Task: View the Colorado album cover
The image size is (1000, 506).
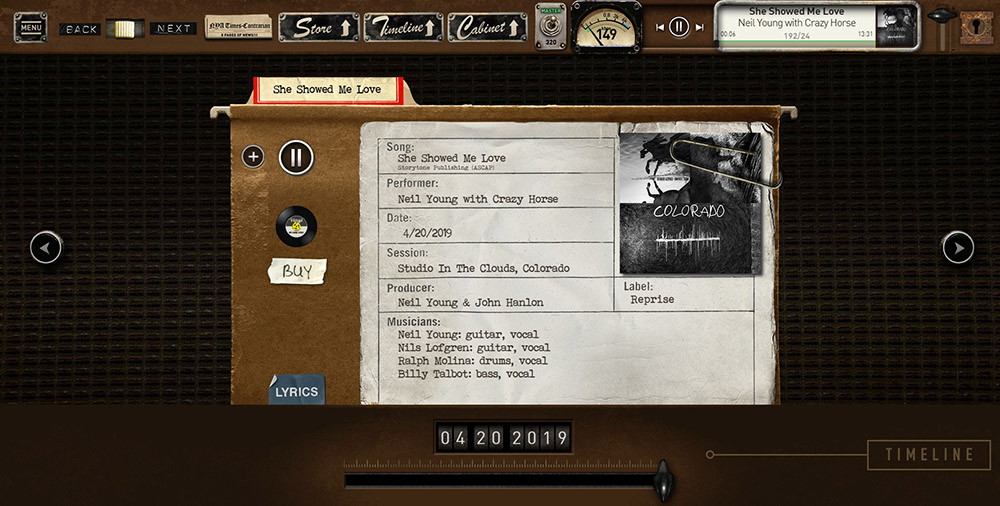Action: click(x=689, y=204)
